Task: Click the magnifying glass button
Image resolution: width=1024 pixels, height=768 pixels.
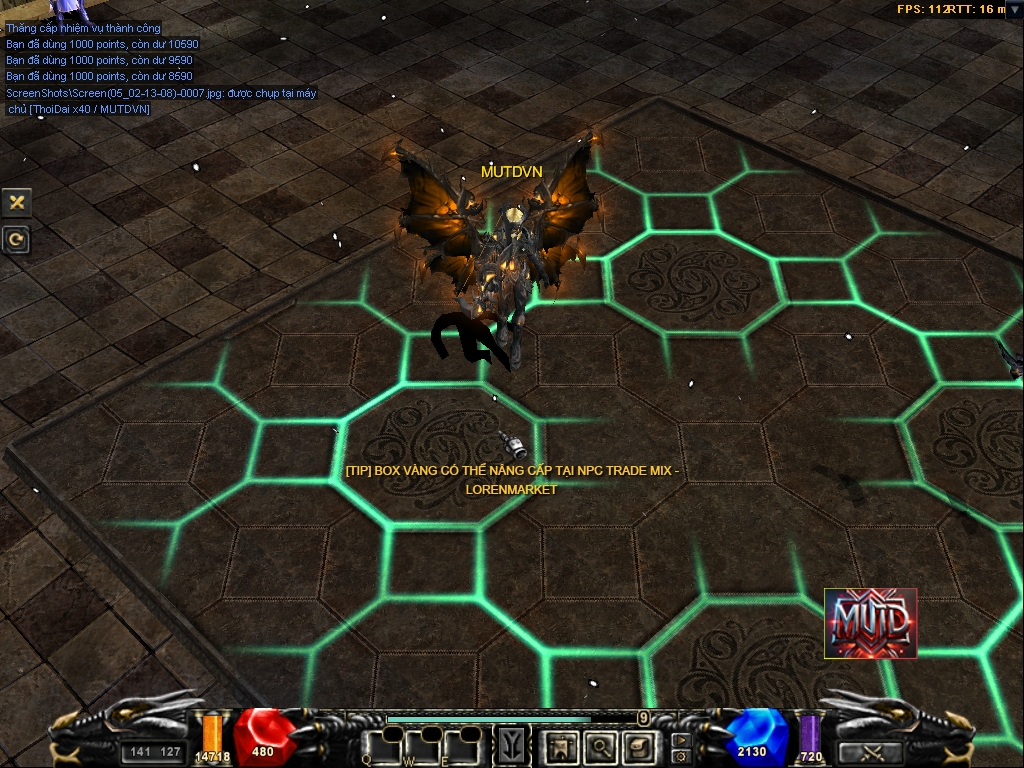Action: click(600, 746)
